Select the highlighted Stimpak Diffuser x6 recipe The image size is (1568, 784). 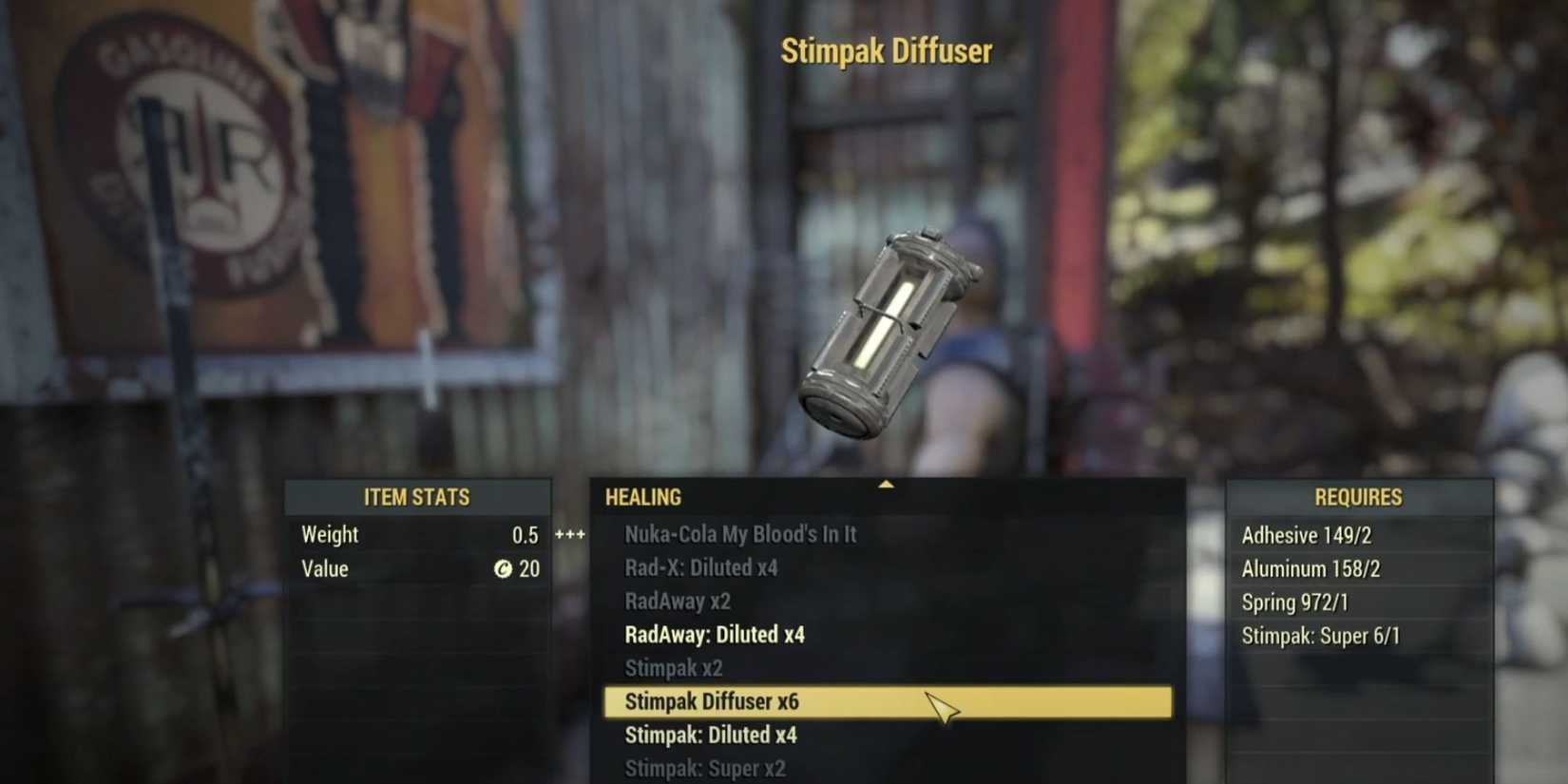[710, 701]
